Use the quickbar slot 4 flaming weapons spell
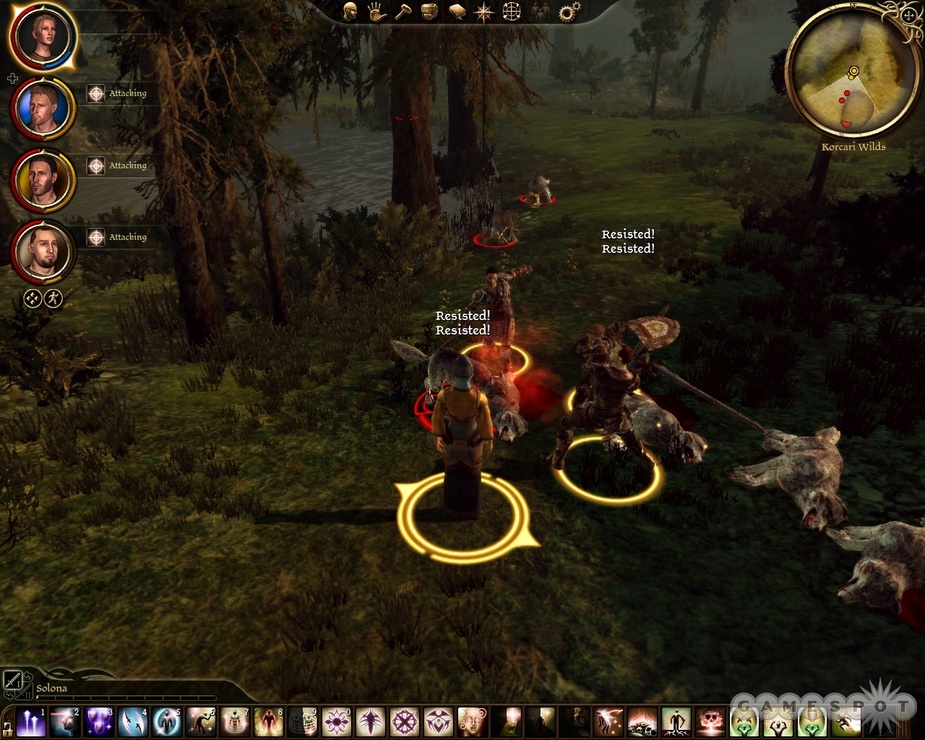925x740 pixels. (x=133, y=722)
